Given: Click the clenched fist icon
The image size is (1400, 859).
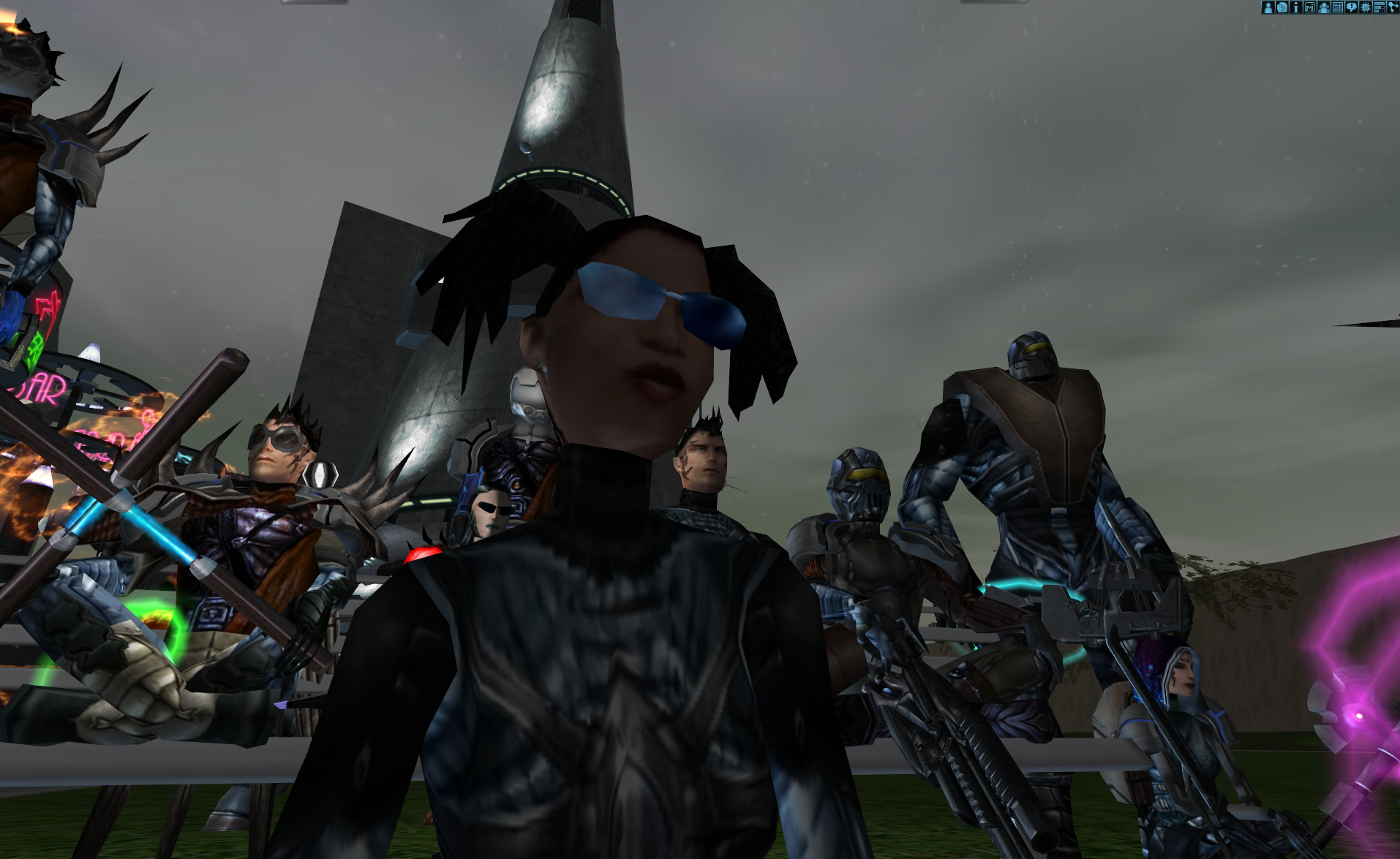Looking at the screenshot, I should pyautogui.click(x=1282, y=7).
